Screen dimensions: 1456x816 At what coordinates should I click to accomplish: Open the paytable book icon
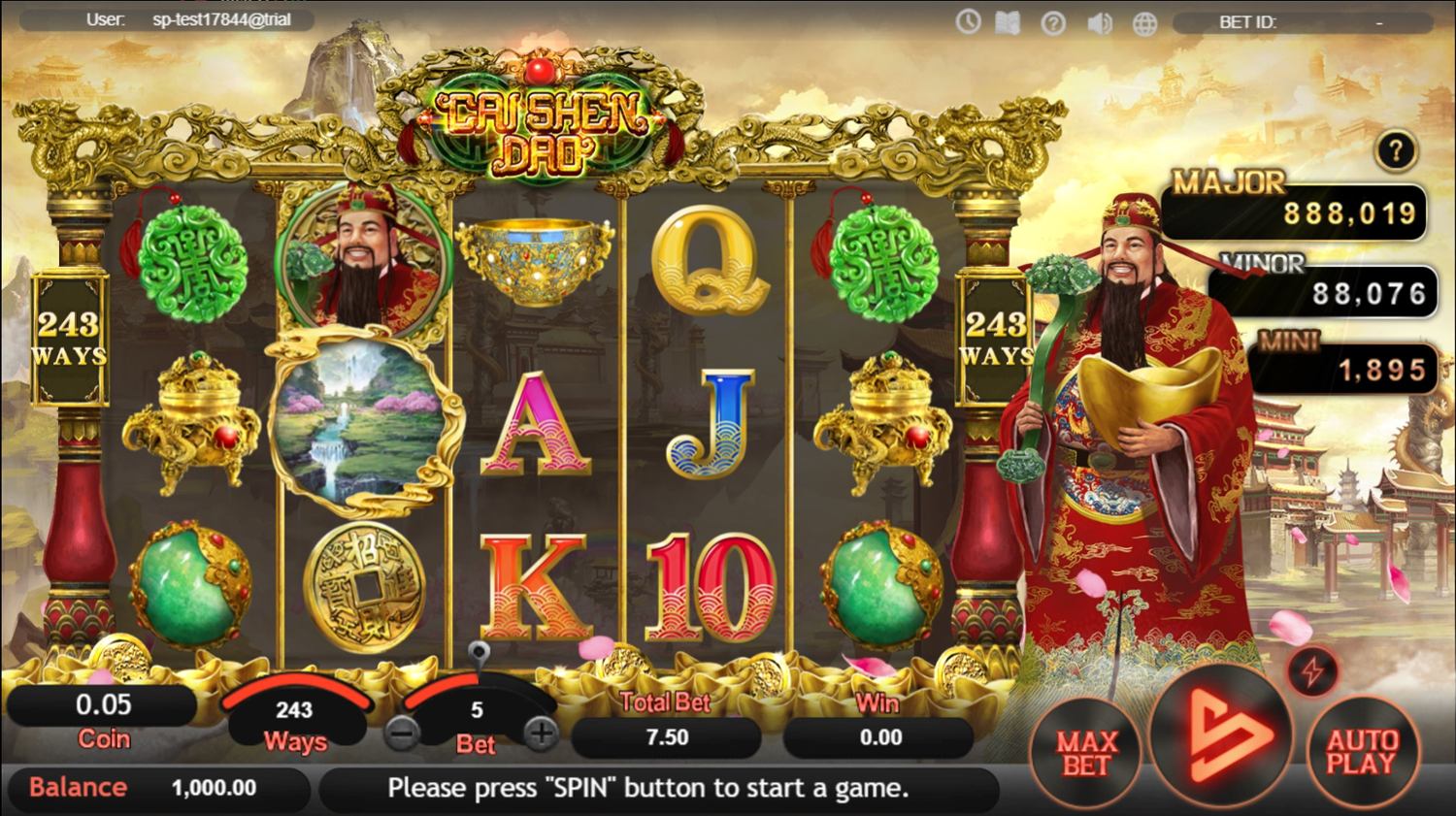point(1008,22)
